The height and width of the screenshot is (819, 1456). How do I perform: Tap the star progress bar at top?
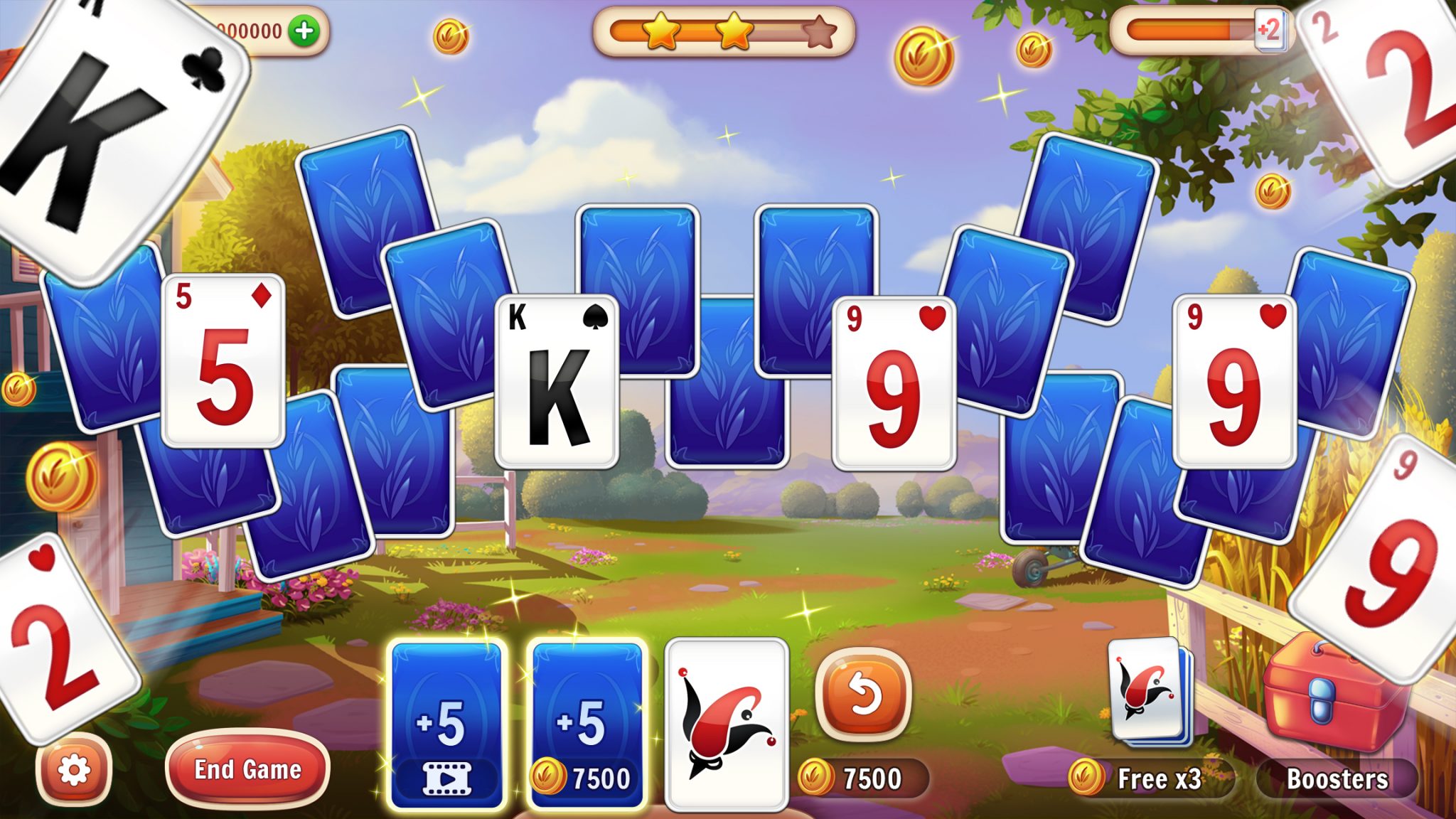click(725, 32)
